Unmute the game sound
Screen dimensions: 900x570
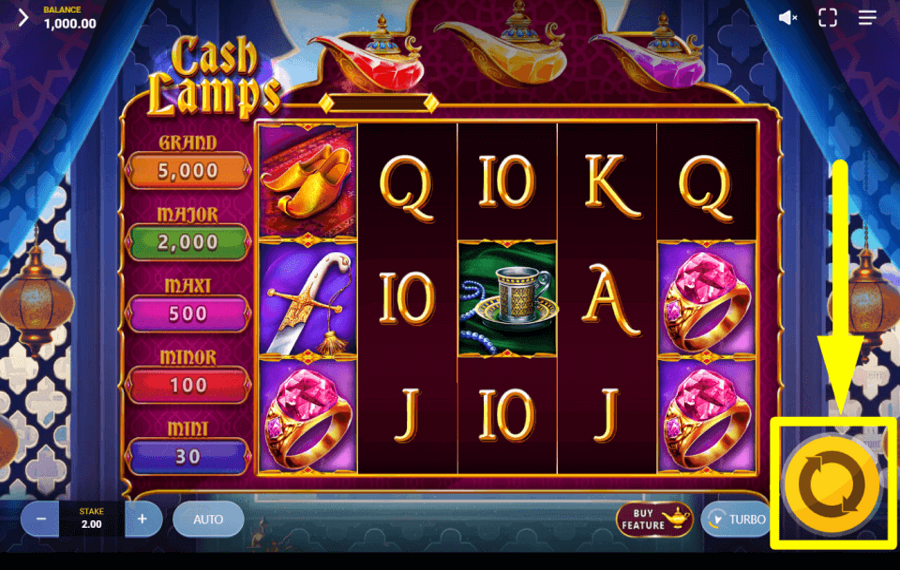pos(788,17)
